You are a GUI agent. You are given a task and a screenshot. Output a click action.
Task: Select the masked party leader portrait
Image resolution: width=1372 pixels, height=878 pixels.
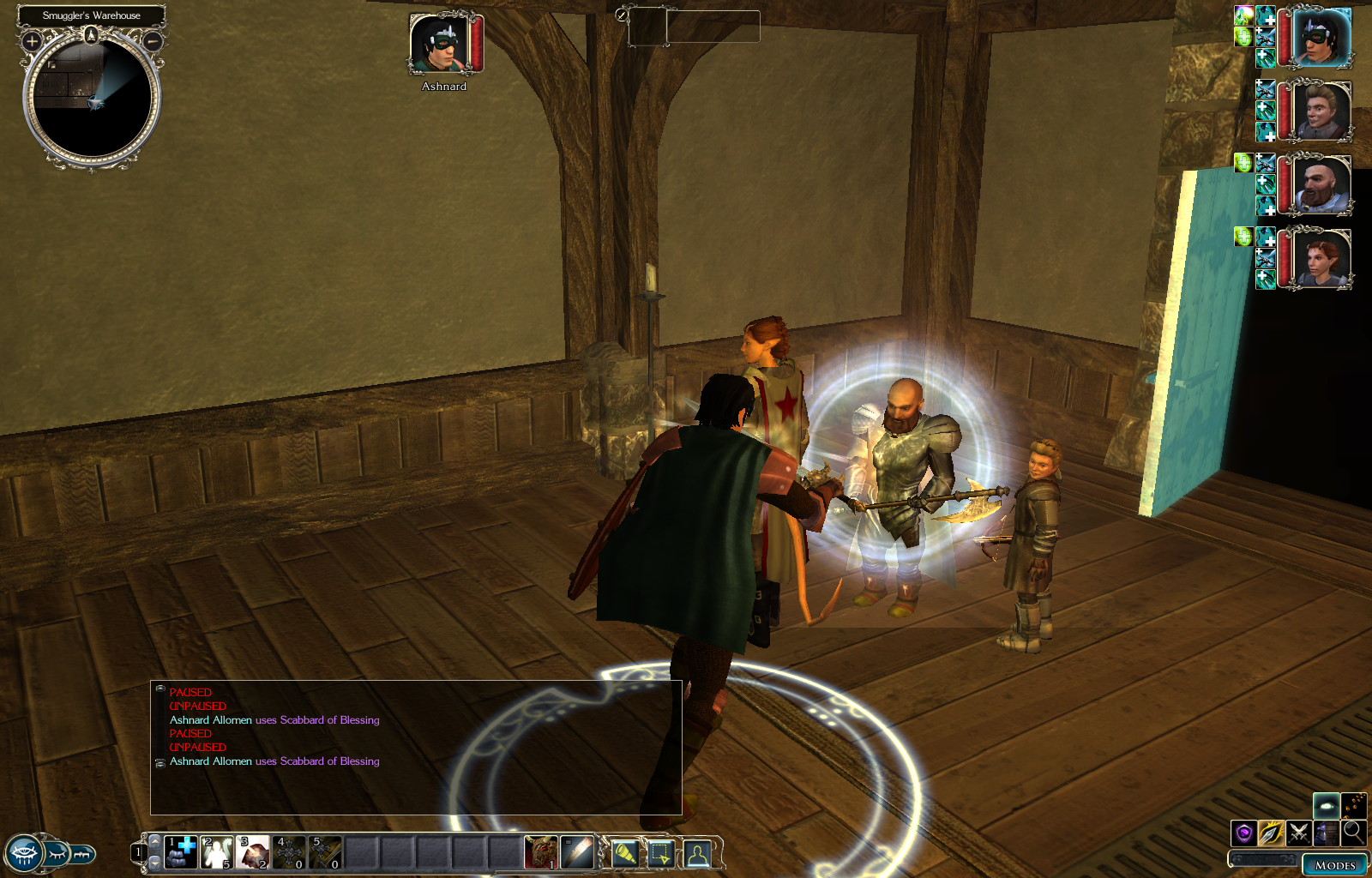[1321, 38]
